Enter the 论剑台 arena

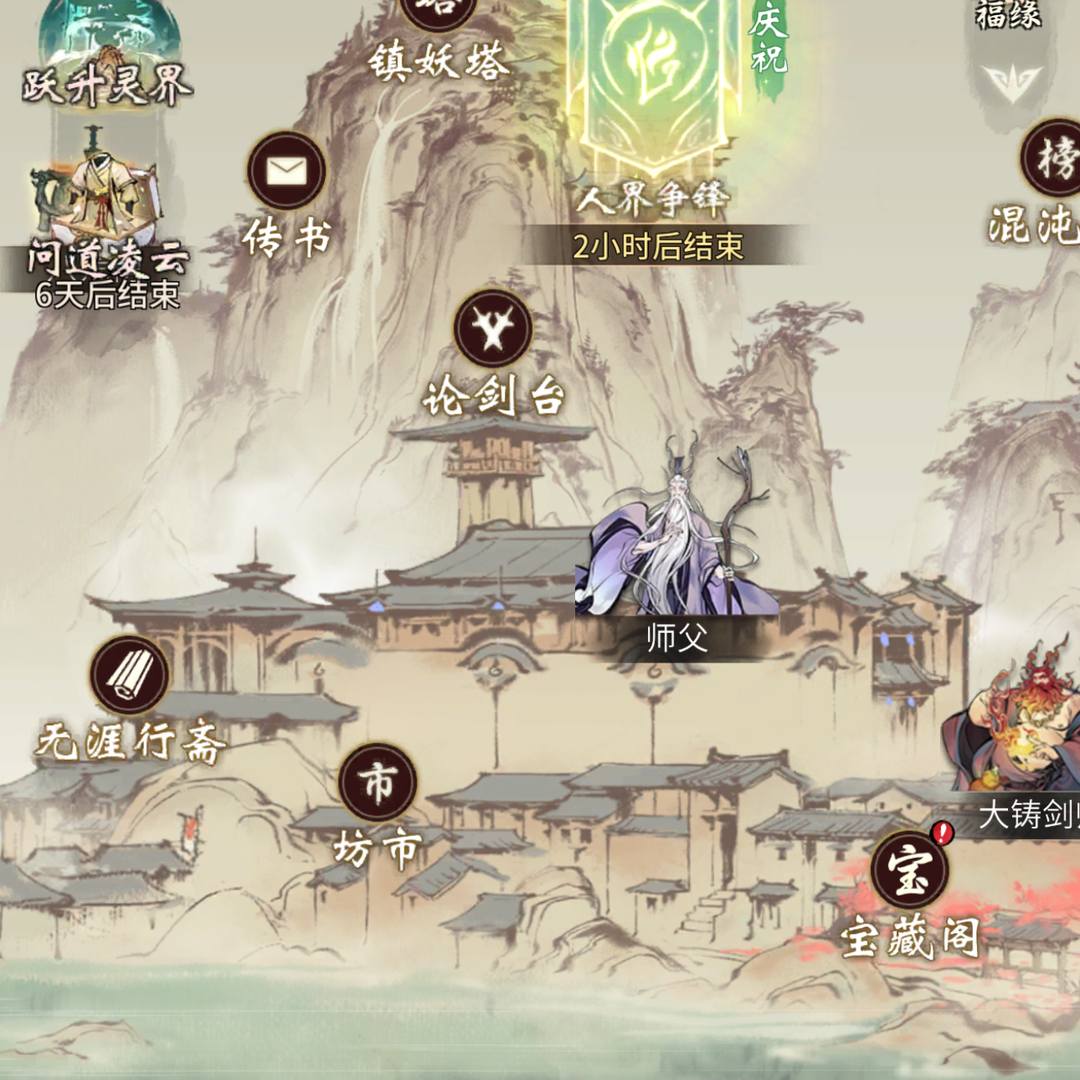coord(493,329)
